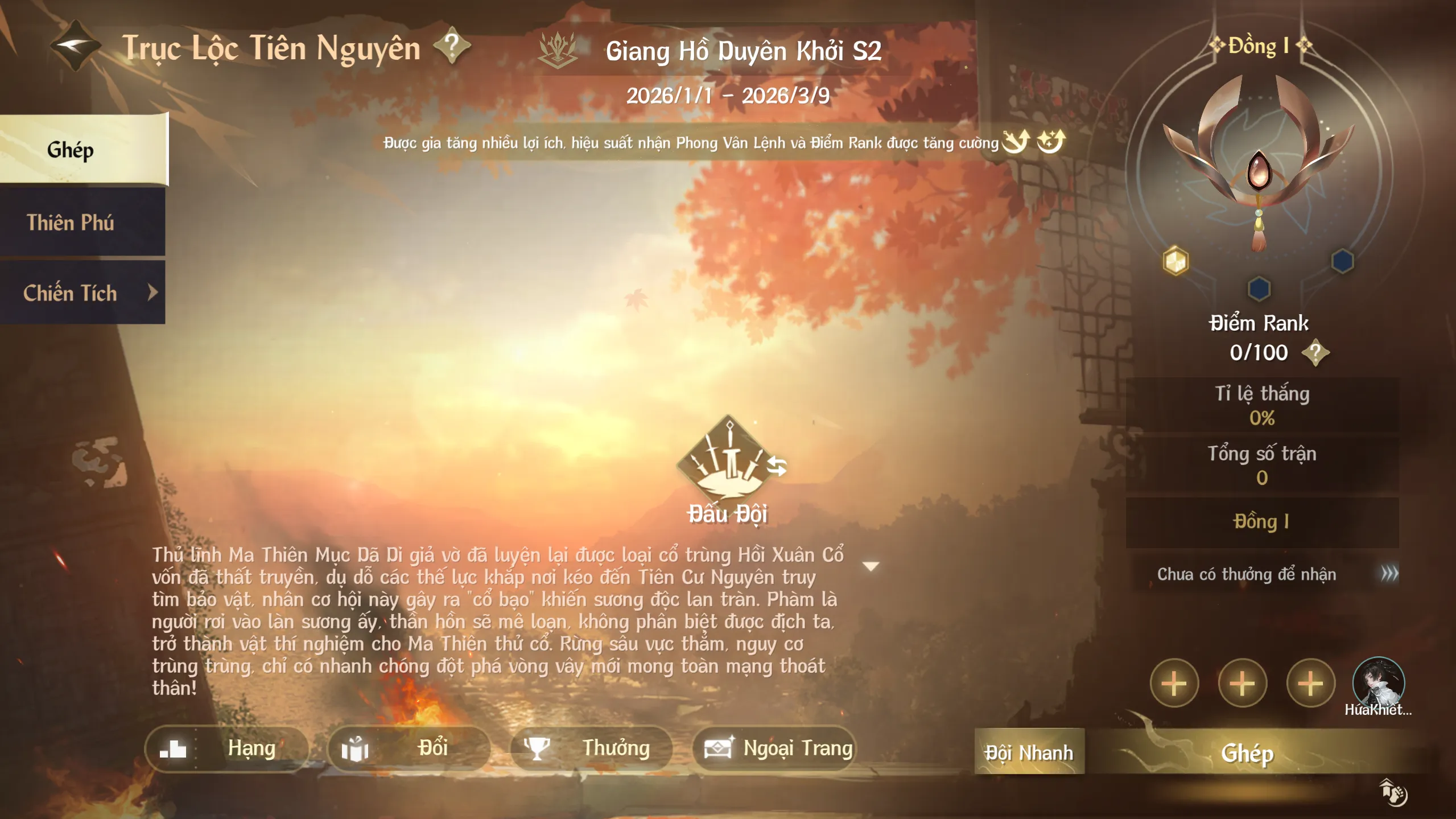Click the Đội Nhanh button
1456x819 pixels.
[x=1029, y=752]
